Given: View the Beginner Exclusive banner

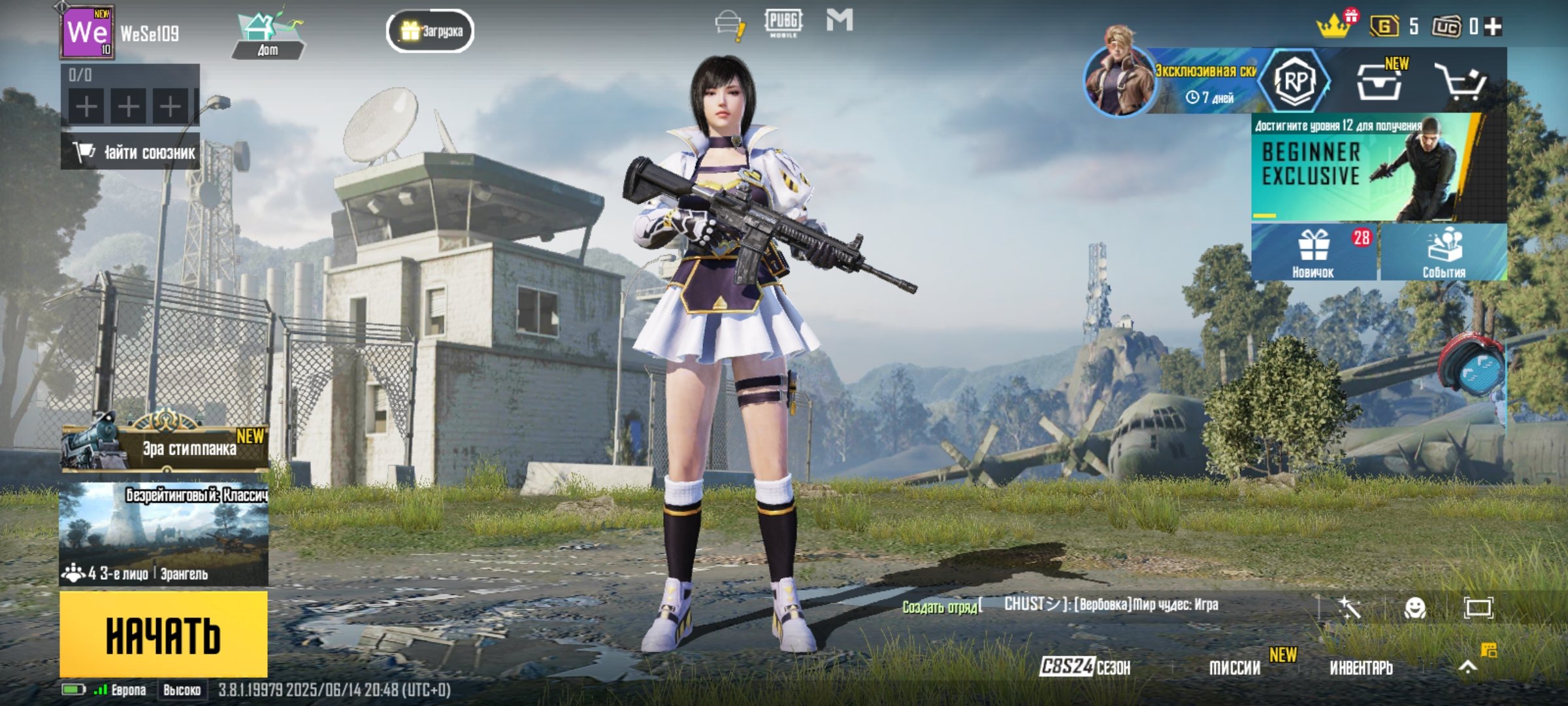Looking at the screenshot, I should click(1379, 167).
